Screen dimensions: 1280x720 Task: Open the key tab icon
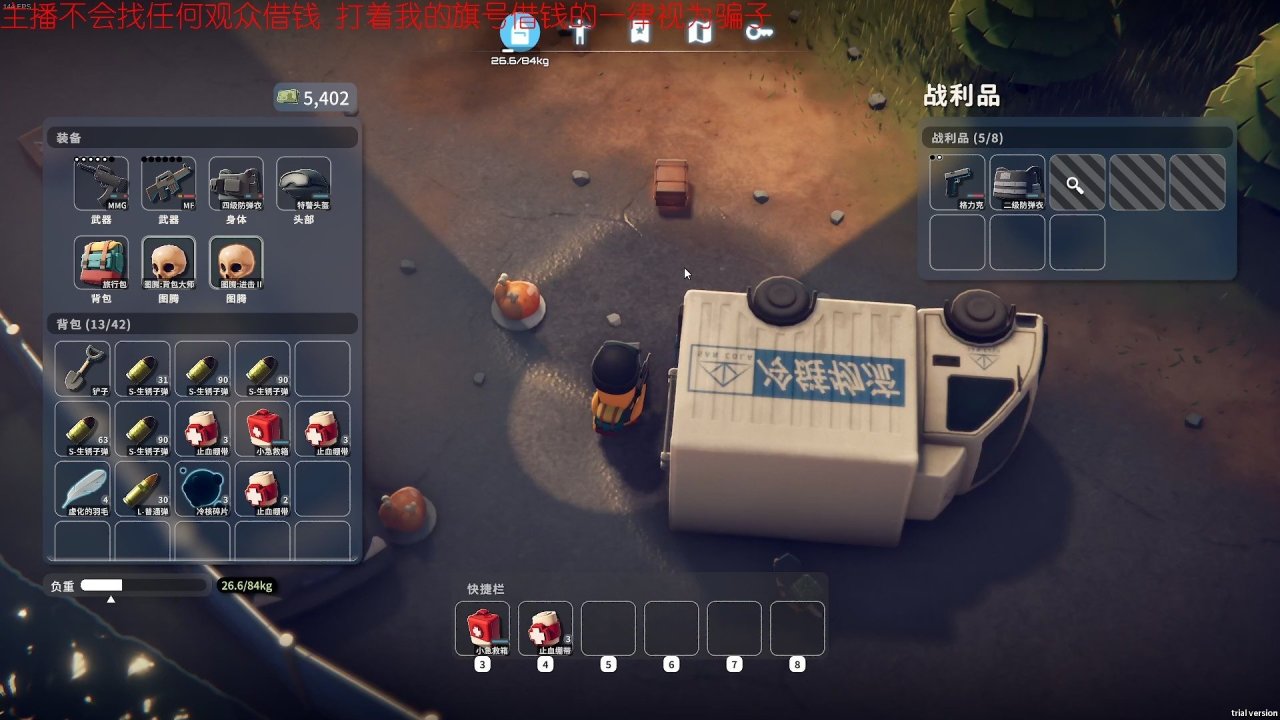759,33
